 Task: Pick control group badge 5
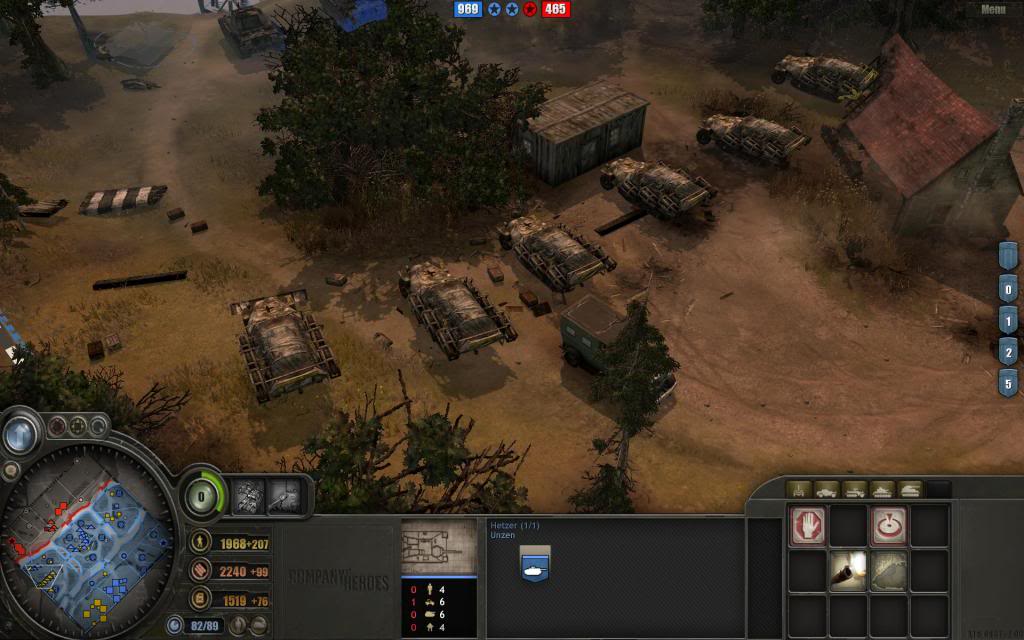coord(1009,382)
